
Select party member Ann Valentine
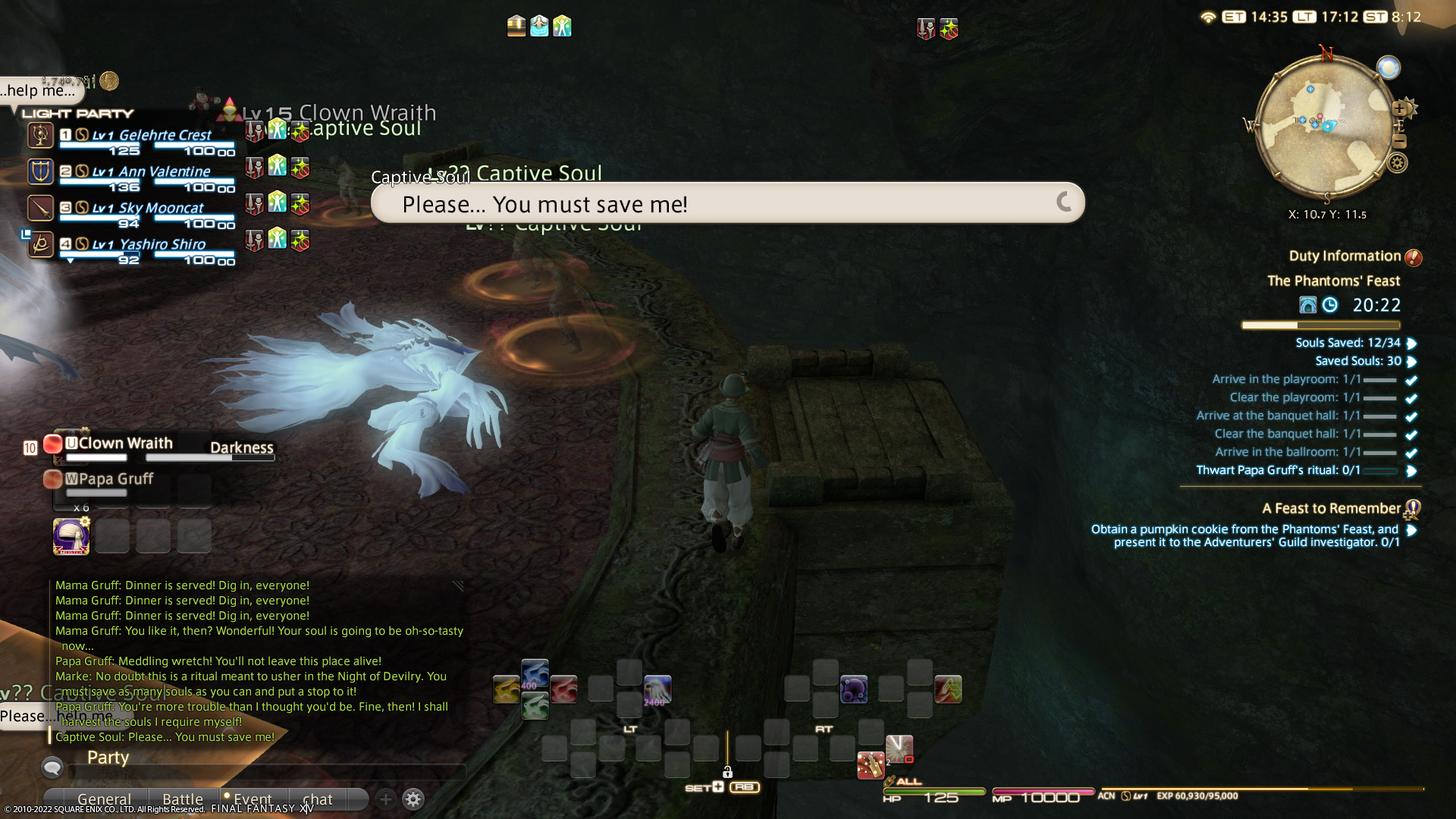(164, 171)
